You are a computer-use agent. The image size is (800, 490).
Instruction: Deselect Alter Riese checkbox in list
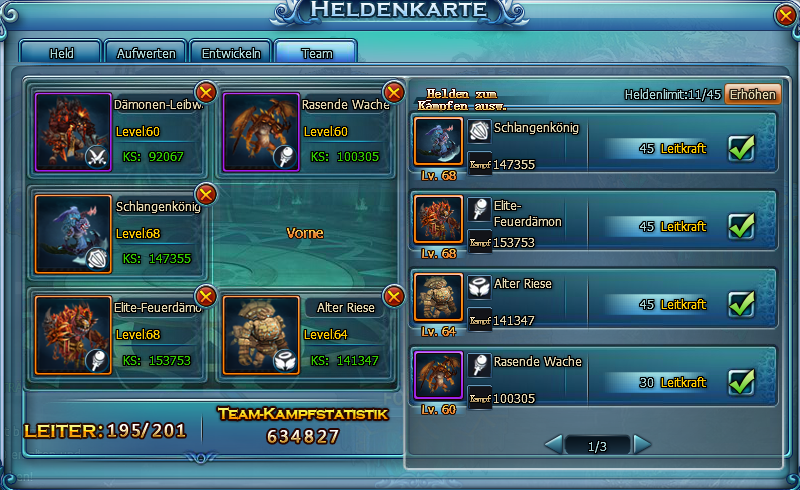point(741,303)
